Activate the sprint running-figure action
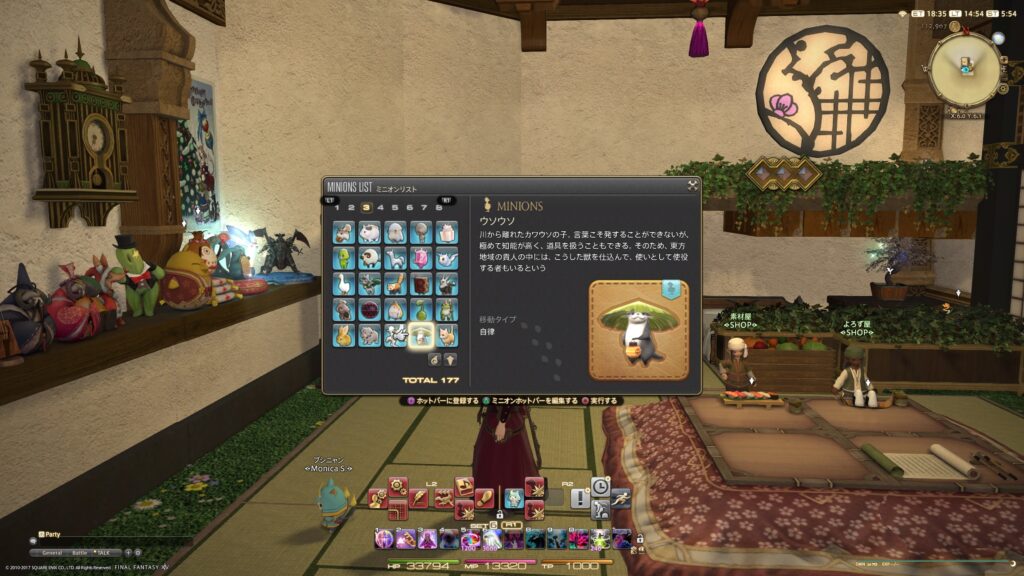The width and height of the screenshot is (1024, 576). click(x=620, y=497)
